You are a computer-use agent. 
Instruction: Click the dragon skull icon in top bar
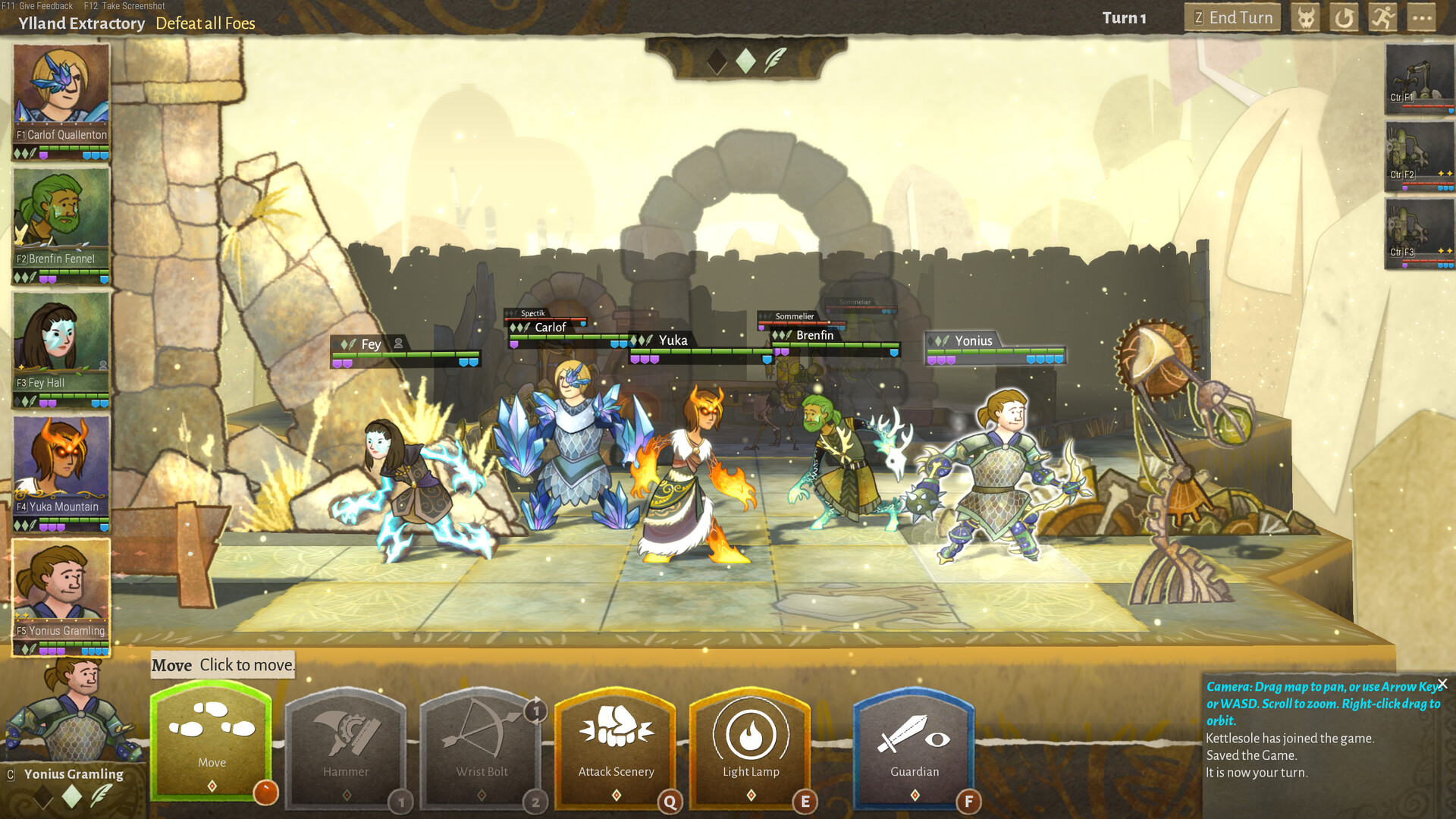tap(1305, 17)
